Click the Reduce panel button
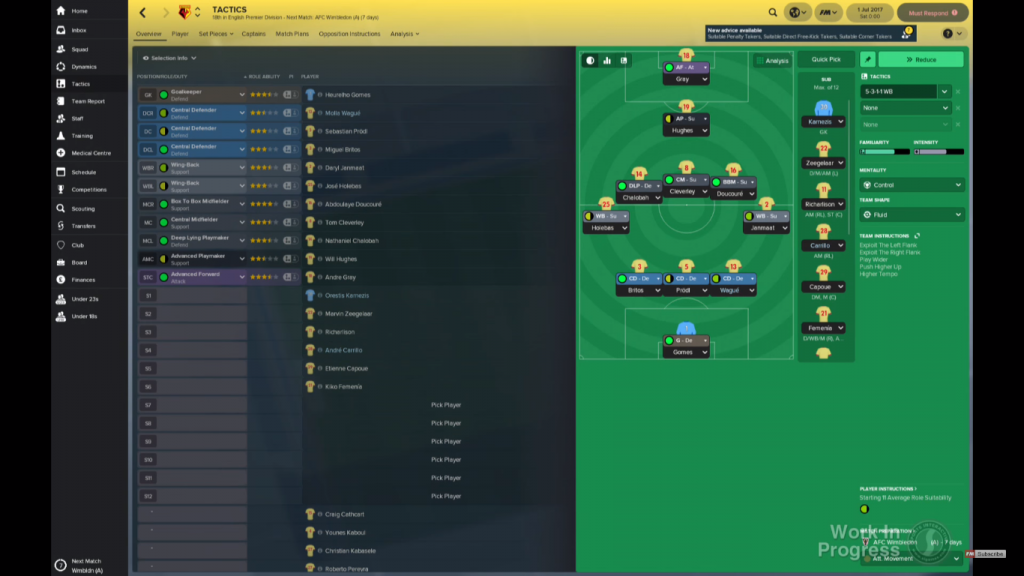The height and width of the screenshot is (576, 1024). click(x=920, y=60)
